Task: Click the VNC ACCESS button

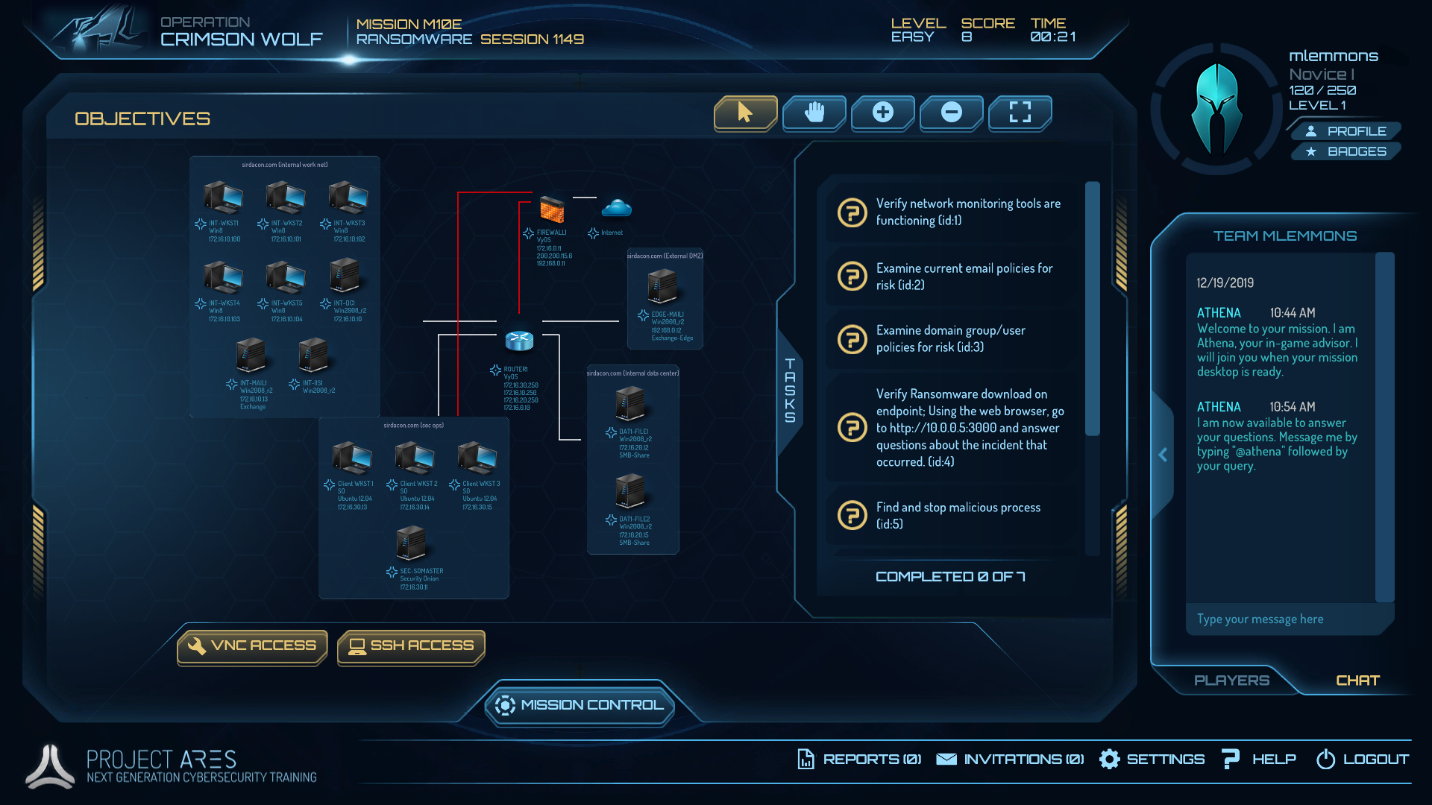Action: [251, 647]
